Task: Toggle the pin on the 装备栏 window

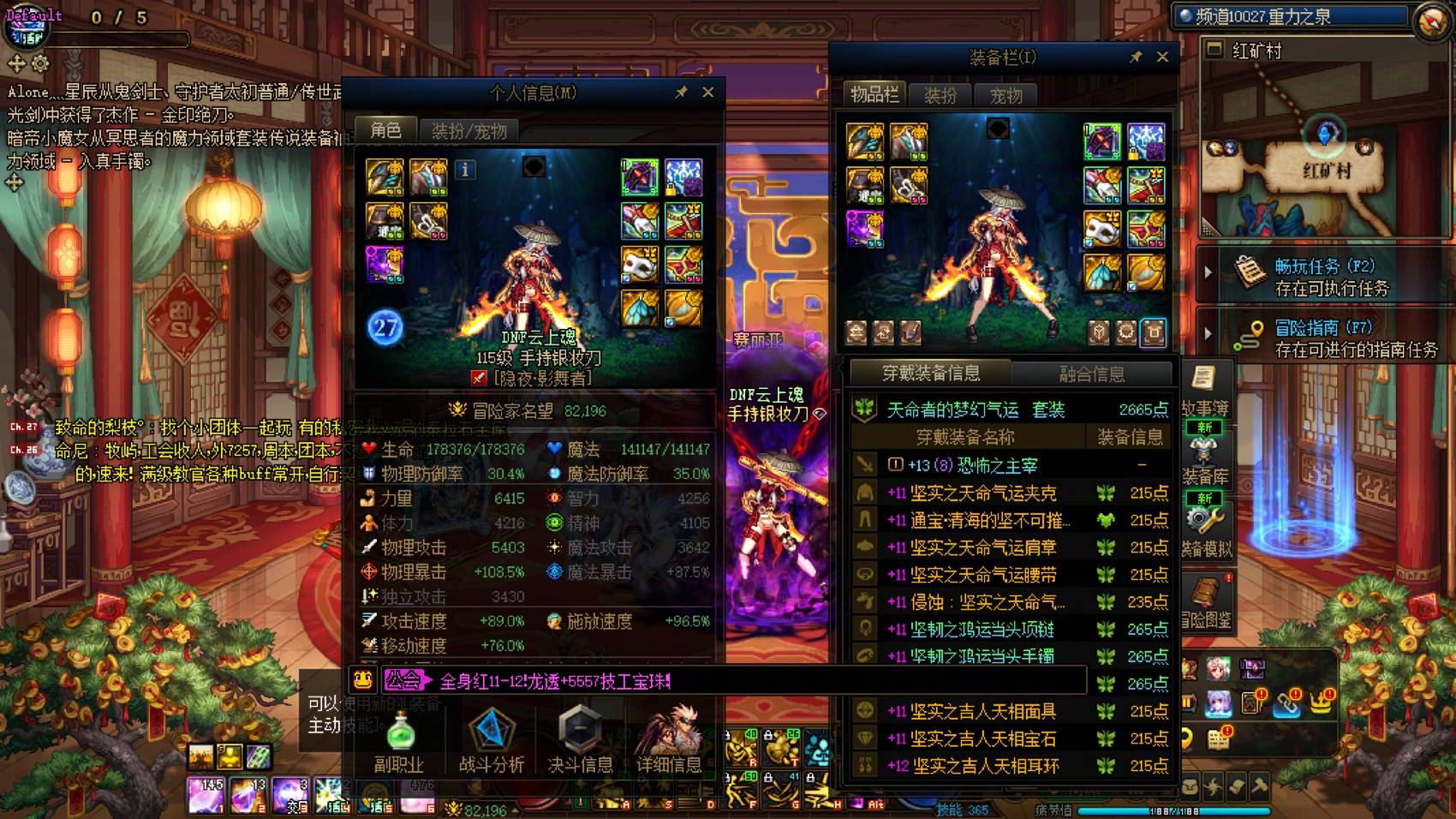Action: coord(1137,57)
